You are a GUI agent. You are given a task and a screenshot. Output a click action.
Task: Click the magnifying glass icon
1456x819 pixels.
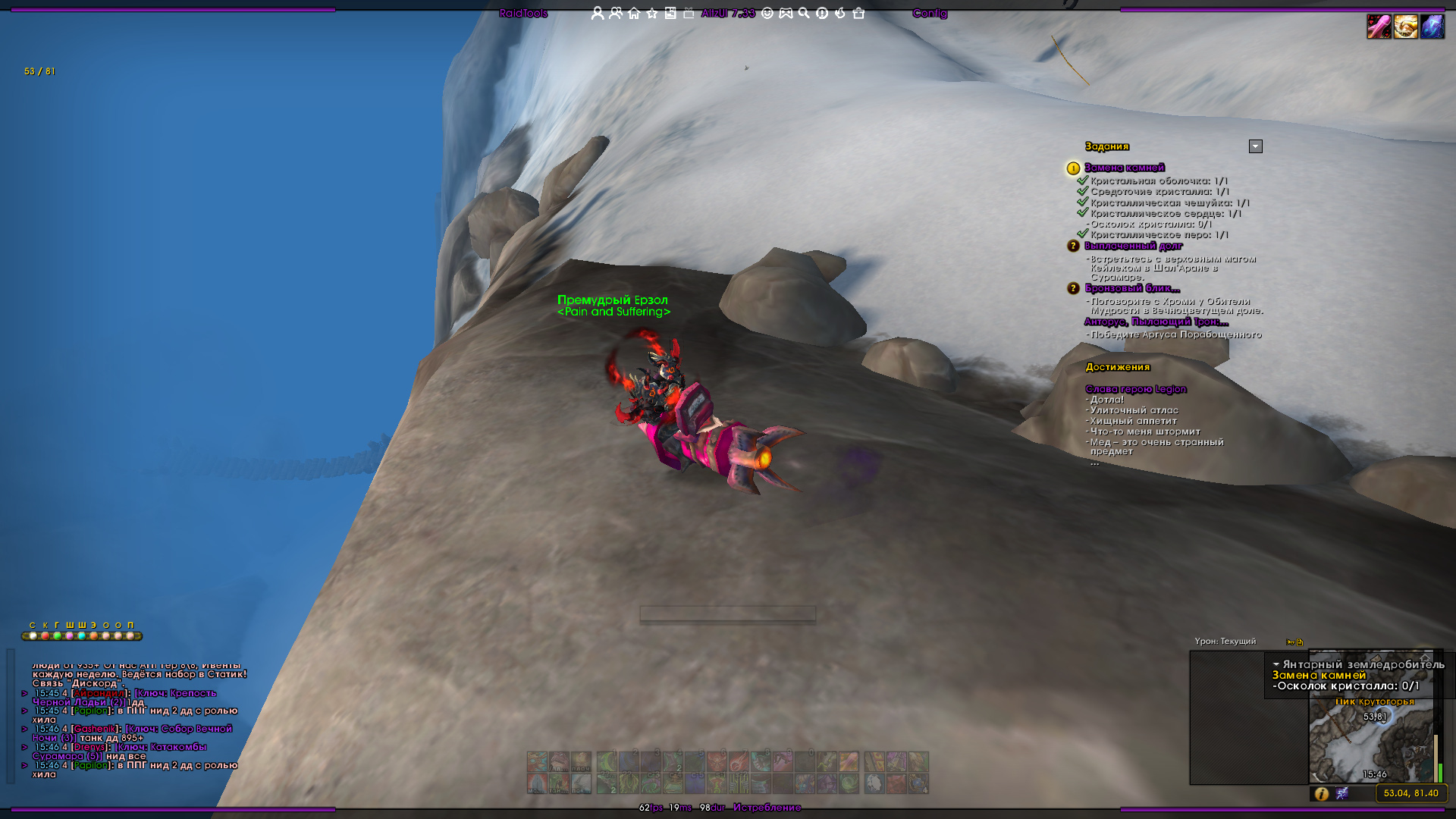coord(804,13)
